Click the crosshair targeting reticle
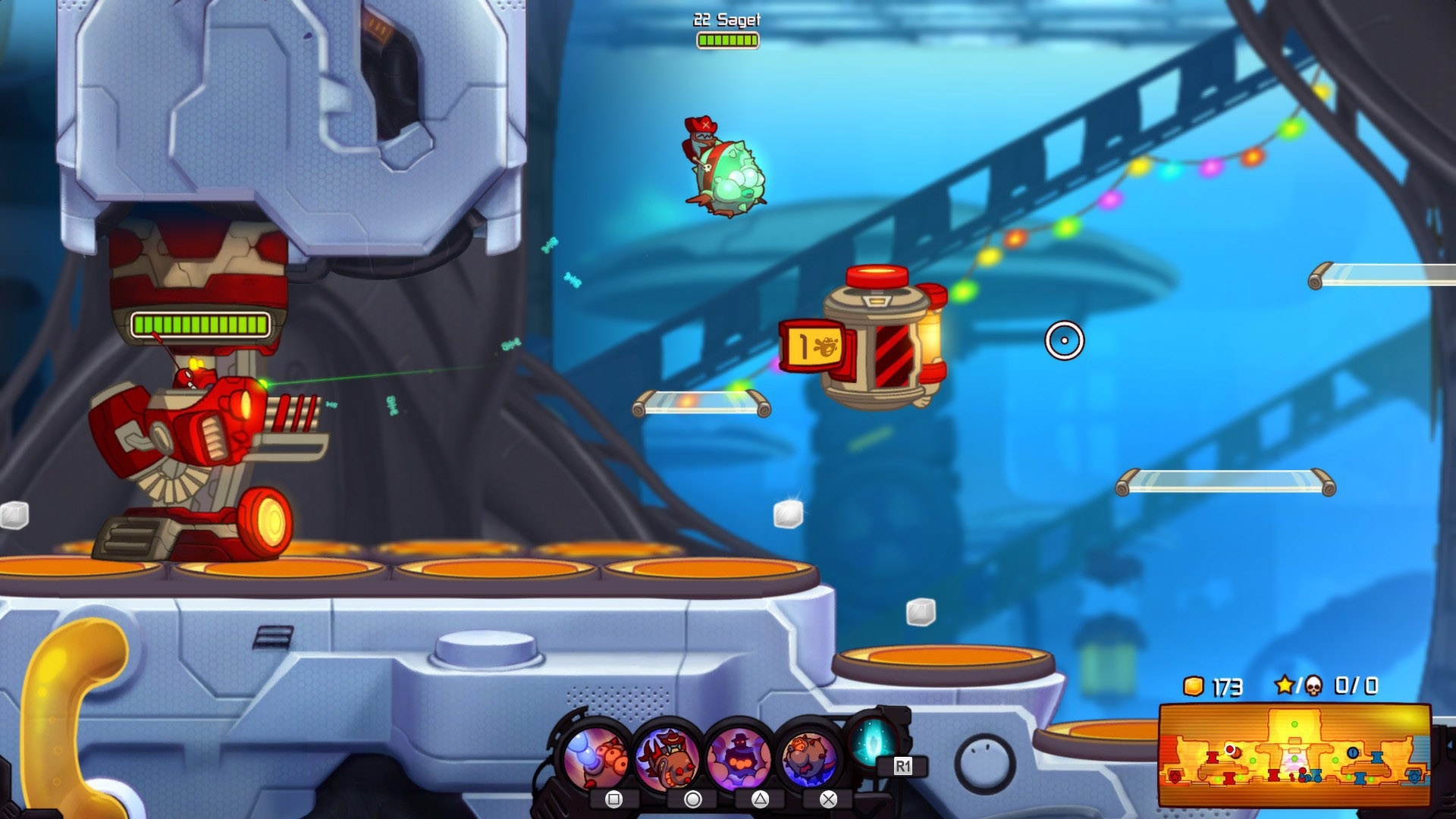1456x819 pixels. (x=1064, y=342)
